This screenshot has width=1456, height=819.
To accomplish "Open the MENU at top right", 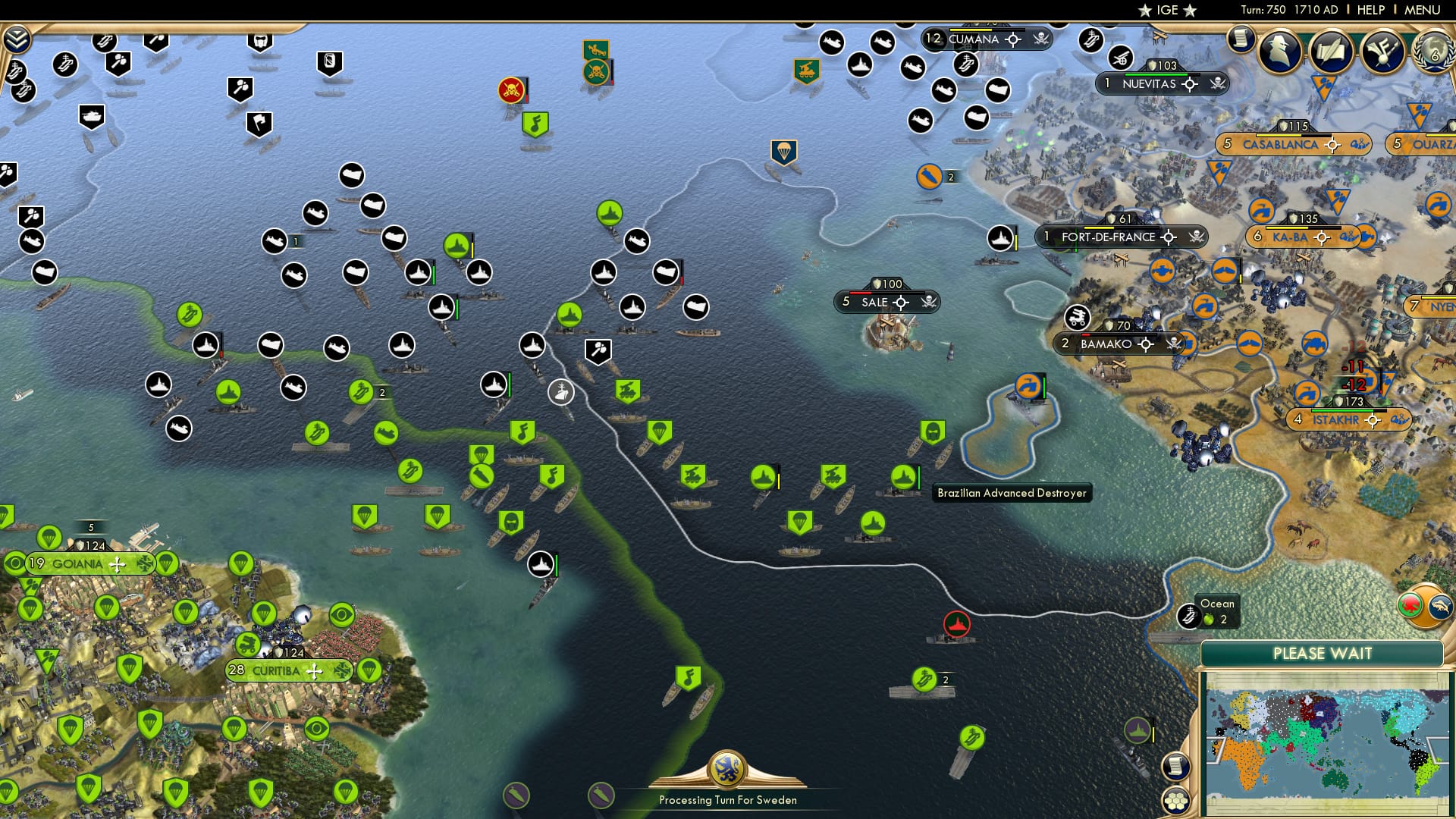I will (x=1424, y=10).
